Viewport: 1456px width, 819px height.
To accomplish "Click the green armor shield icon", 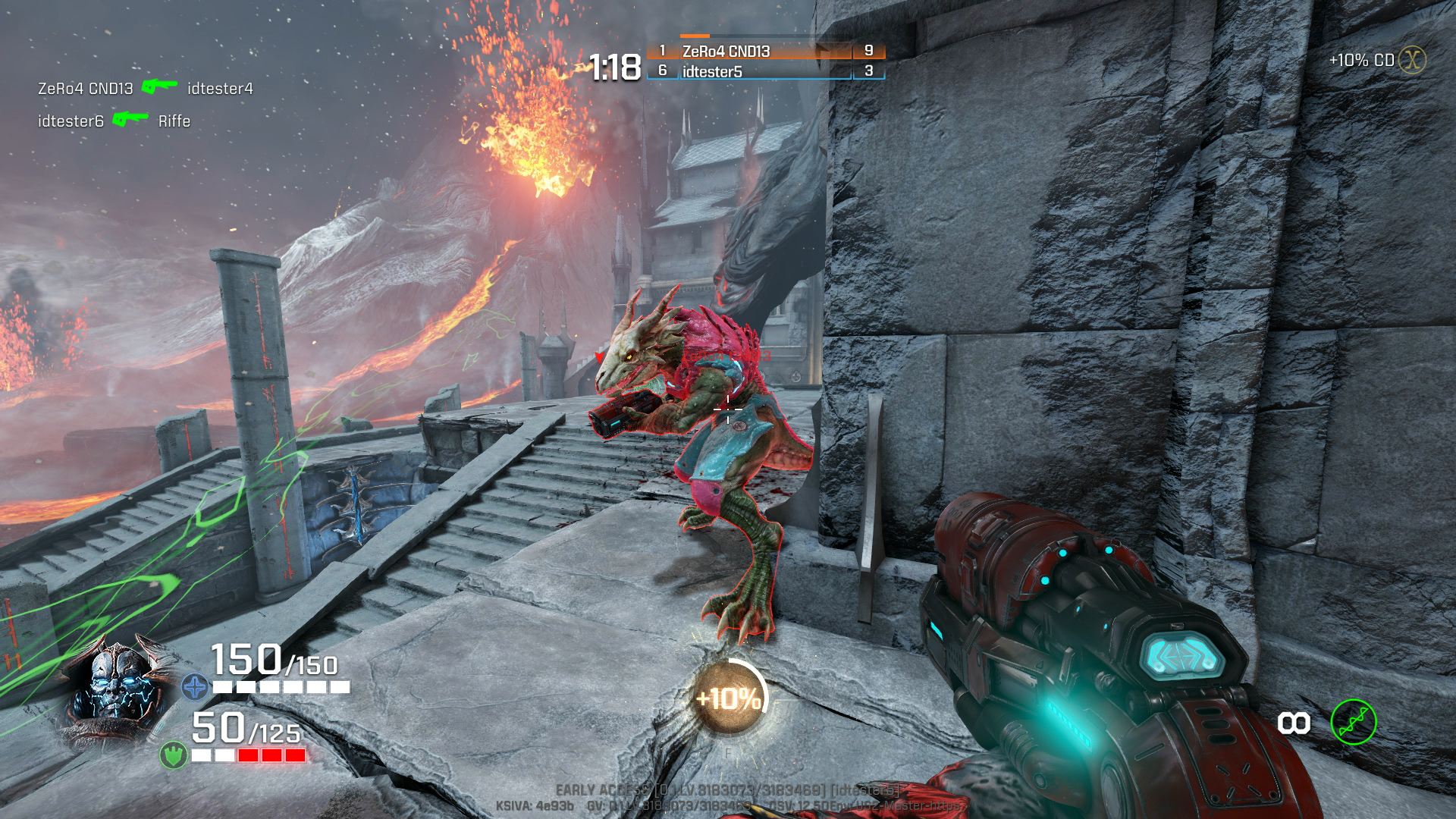I will tap(174, 755).
